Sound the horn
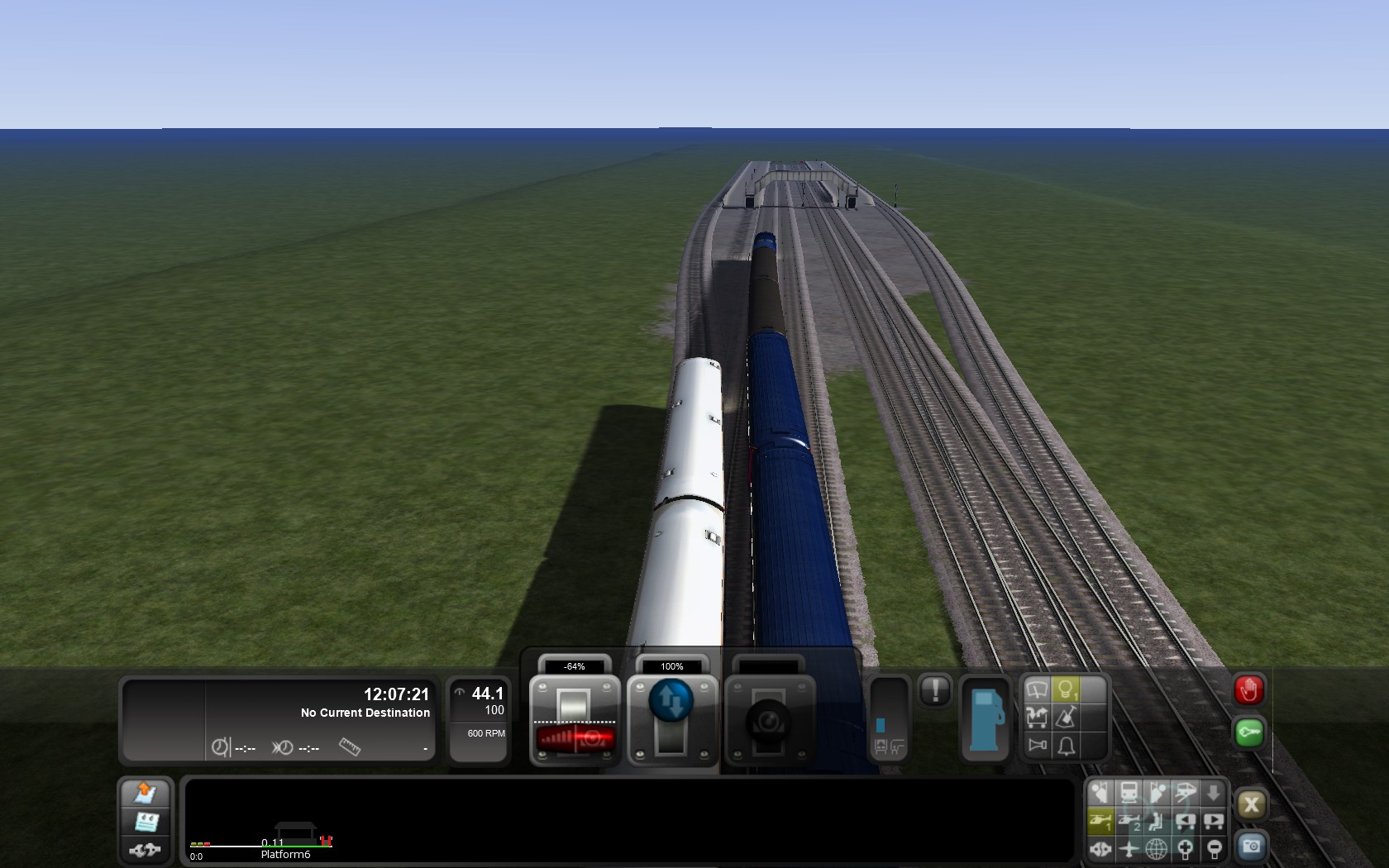Image resolution: width=1389 pixels, height=868 pixels. [x=1037, y=746]
